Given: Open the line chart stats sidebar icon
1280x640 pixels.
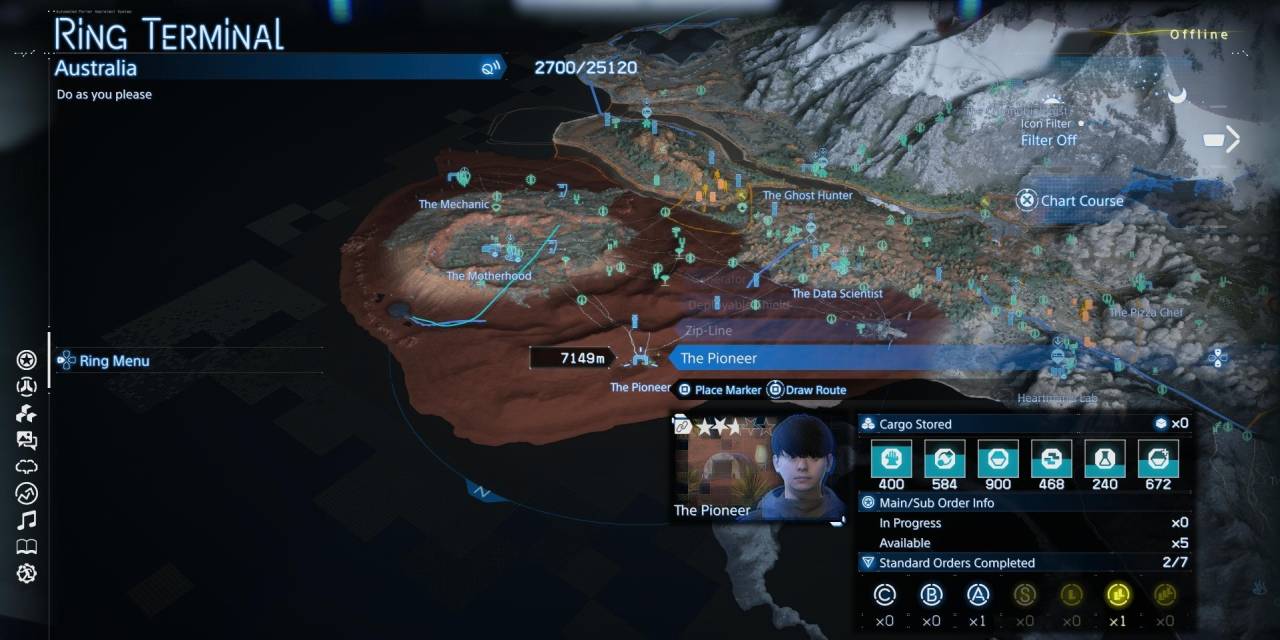Looking at the screenshot, I should pos(27,493).
